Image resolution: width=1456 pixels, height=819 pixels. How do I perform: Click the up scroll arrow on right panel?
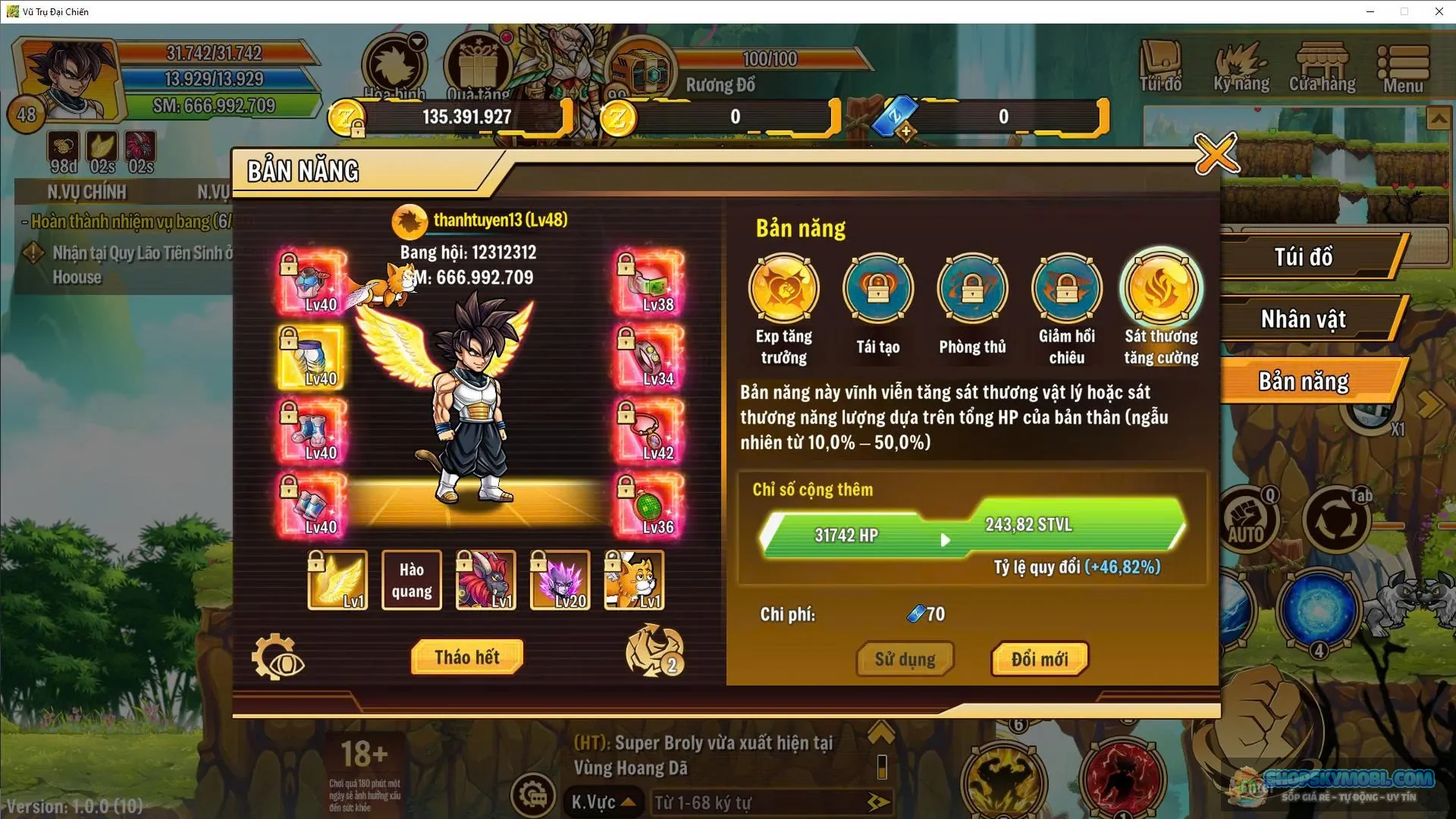[1439, 118]
